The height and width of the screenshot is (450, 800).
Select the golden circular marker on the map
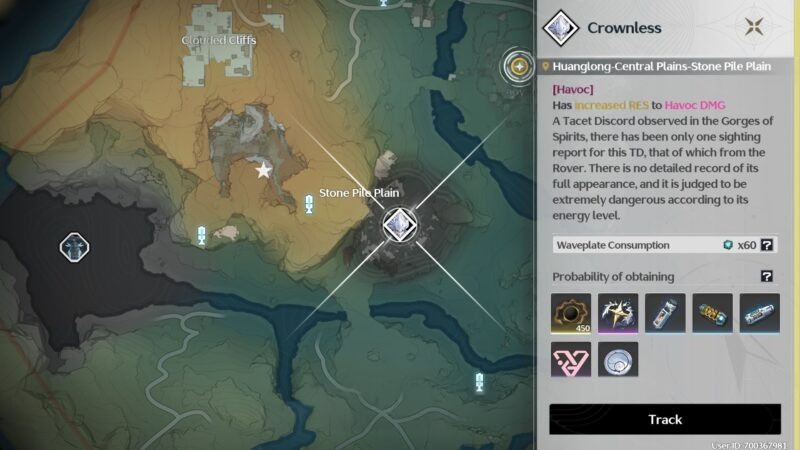point(518,67)
